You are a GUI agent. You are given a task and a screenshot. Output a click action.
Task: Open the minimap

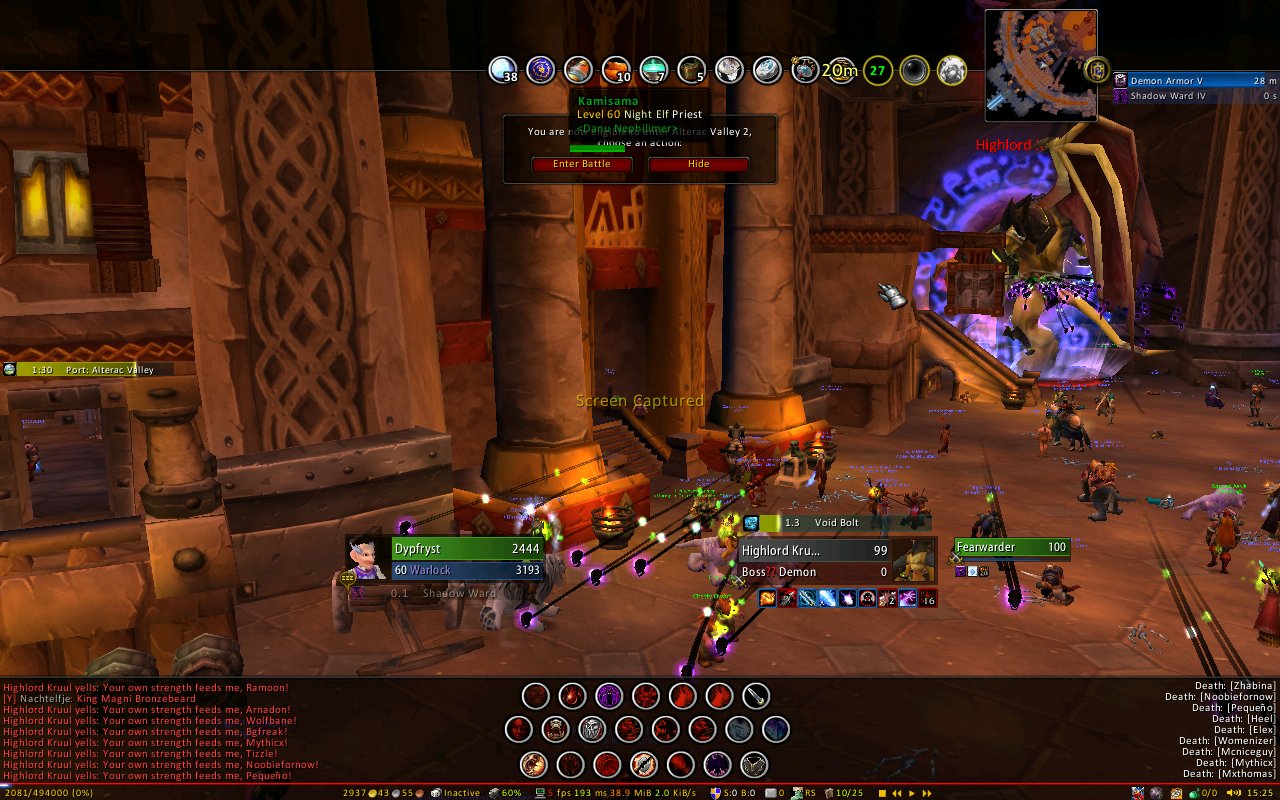click(1041, 64)
